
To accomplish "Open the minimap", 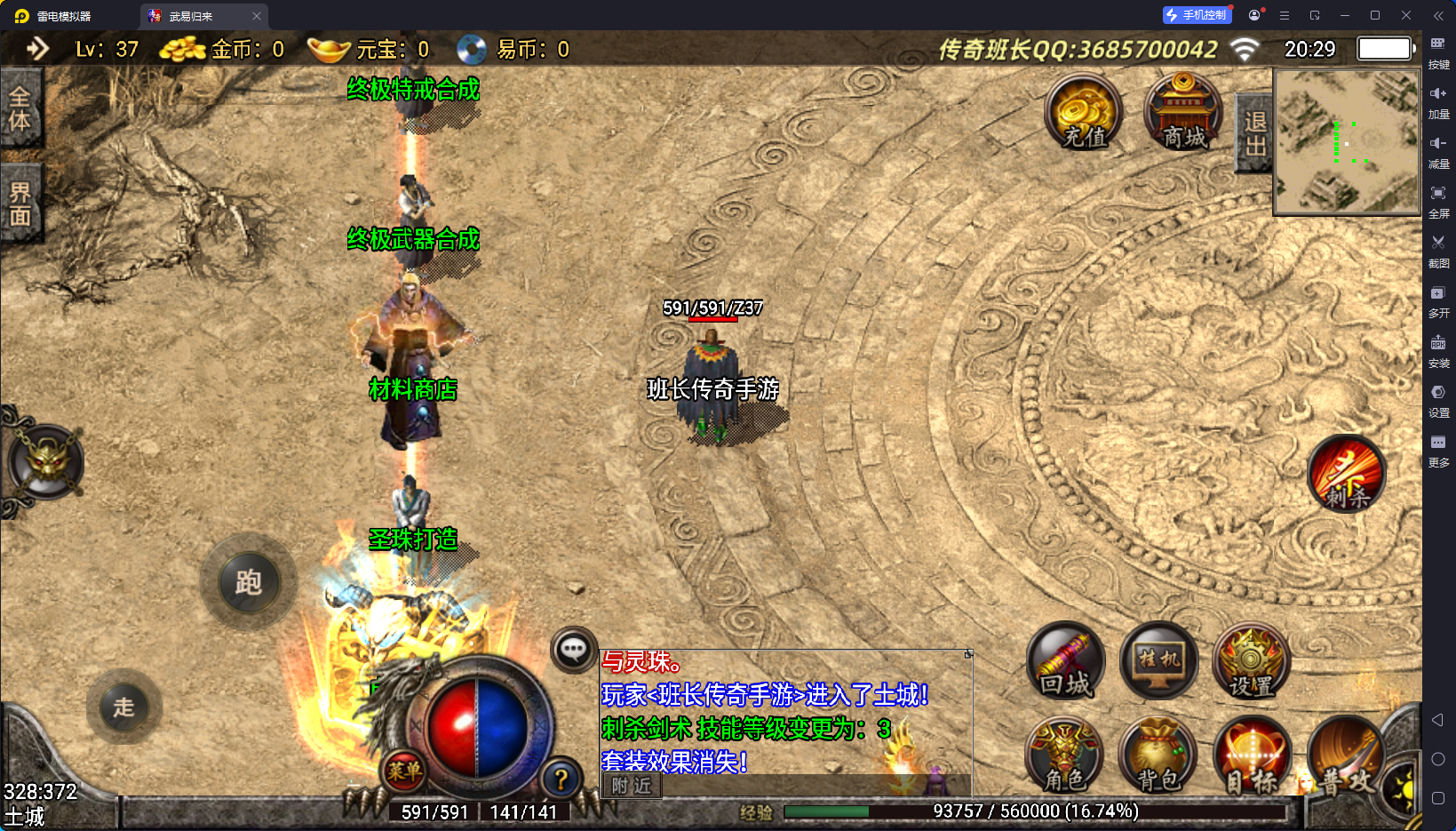I will 1347,142.
